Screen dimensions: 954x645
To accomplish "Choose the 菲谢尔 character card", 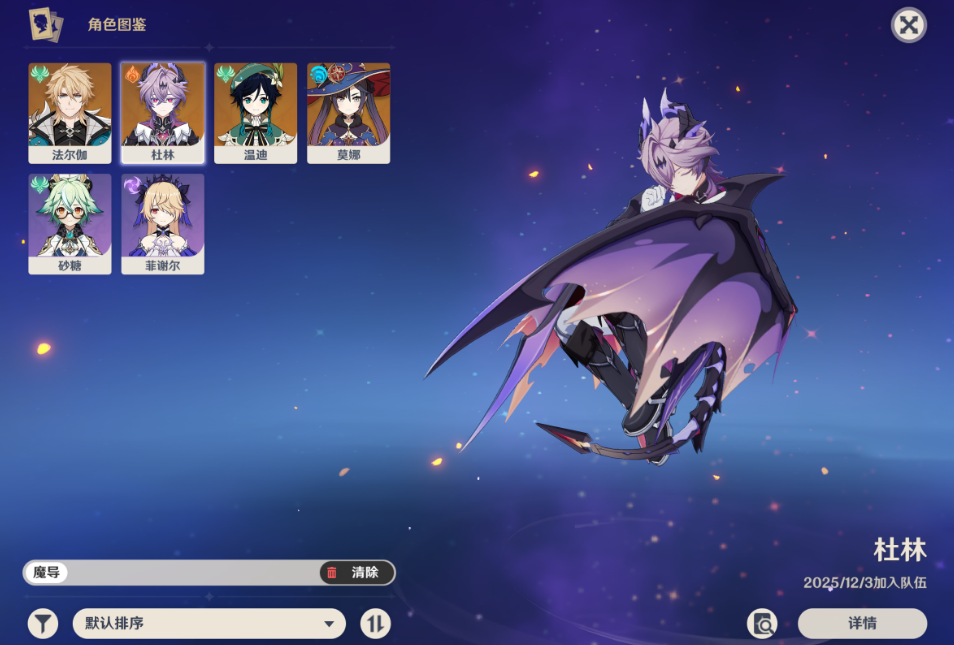I will [x=163, y=224].
